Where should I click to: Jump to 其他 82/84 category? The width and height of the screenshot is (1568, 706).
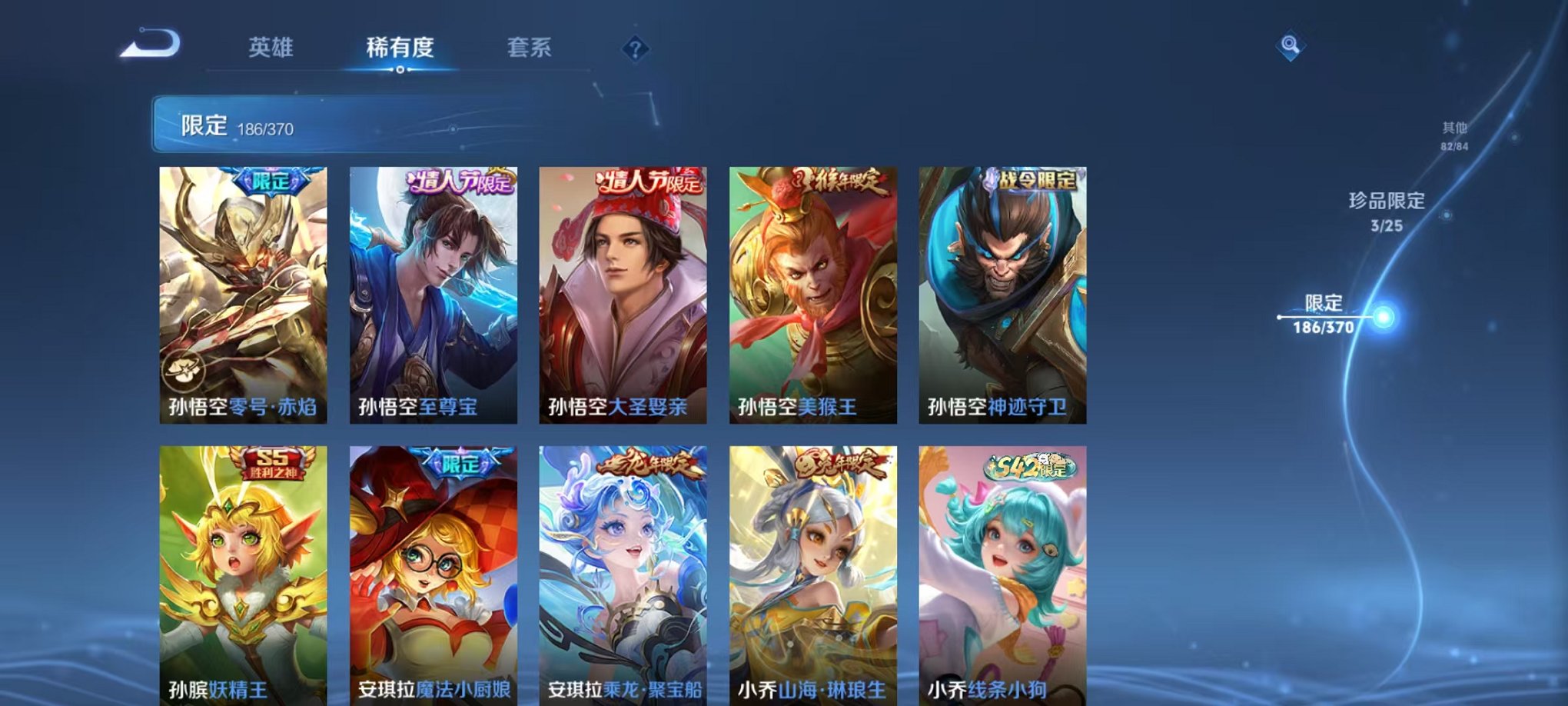point(1455,137)
